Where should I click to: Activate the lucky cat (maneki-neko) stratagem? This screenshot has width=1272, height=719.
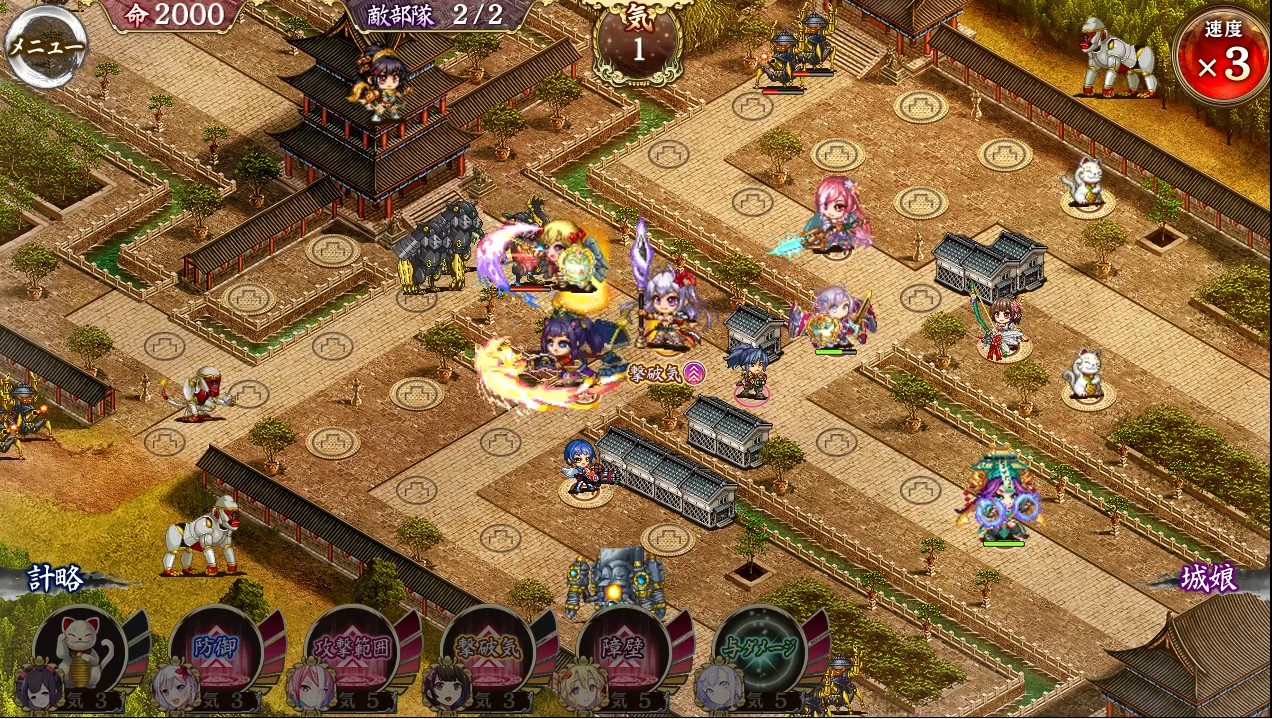pos(80,650)
